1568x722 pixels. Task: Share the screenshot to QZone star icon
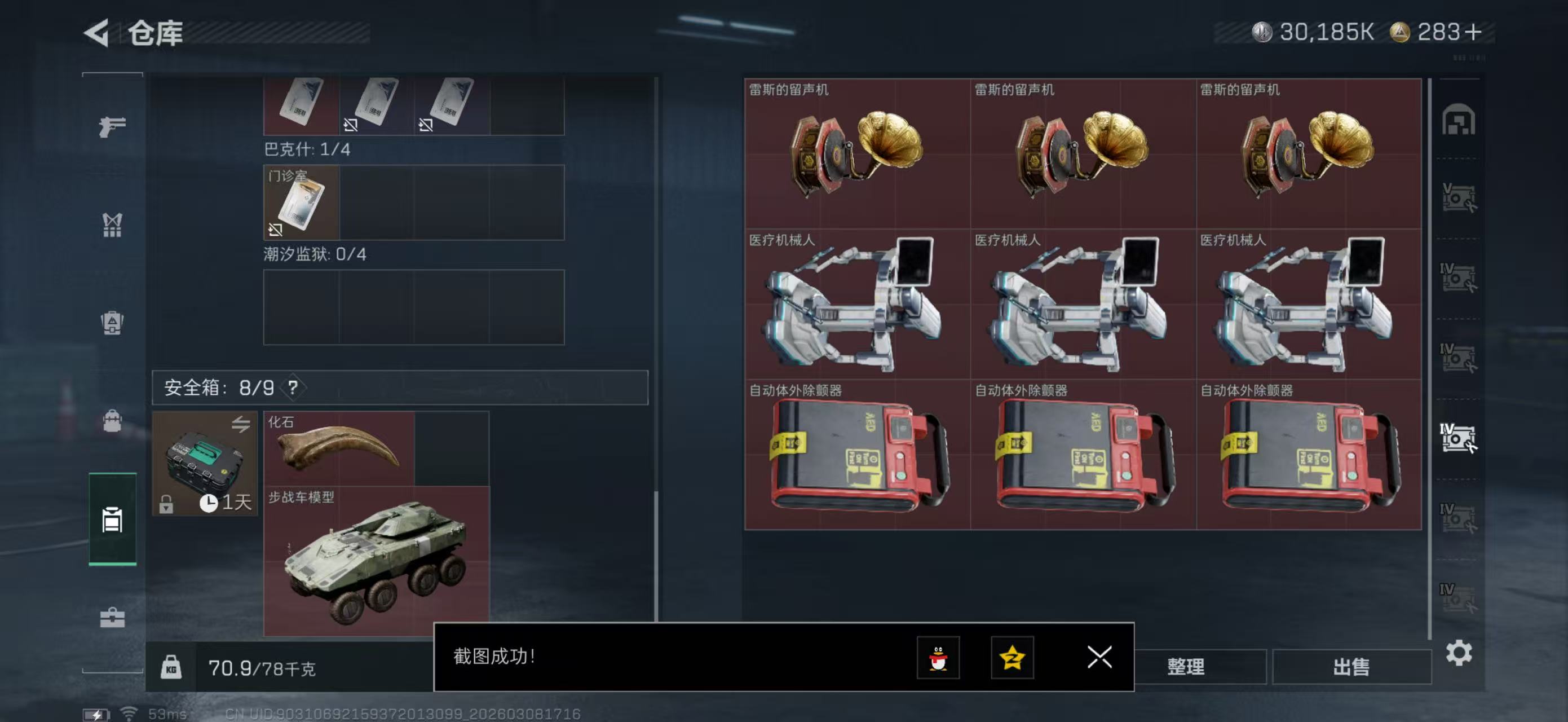click(x=1012, y=658)
